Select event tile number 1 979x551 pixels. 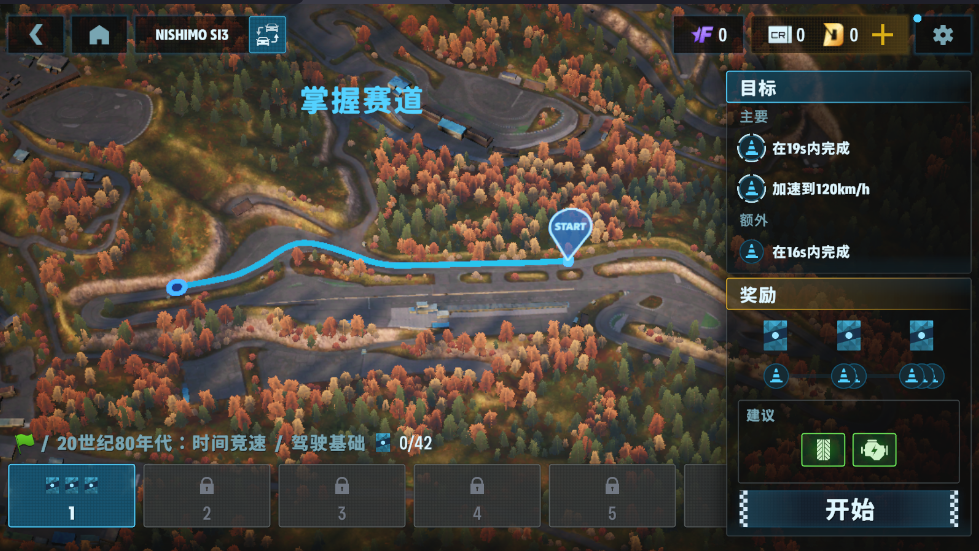click(x=71, y=496)
